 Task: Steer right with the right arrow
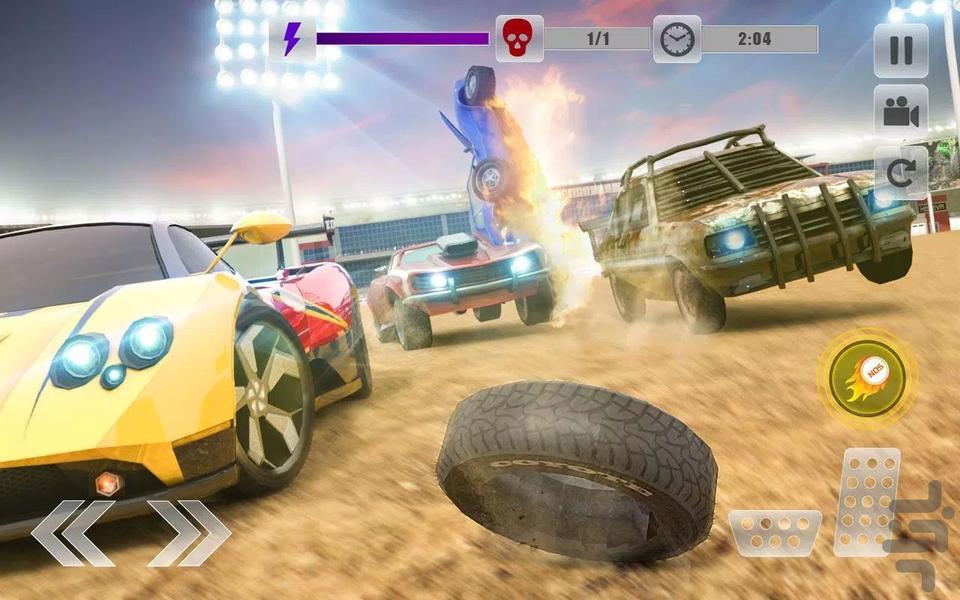pos(188,532)
